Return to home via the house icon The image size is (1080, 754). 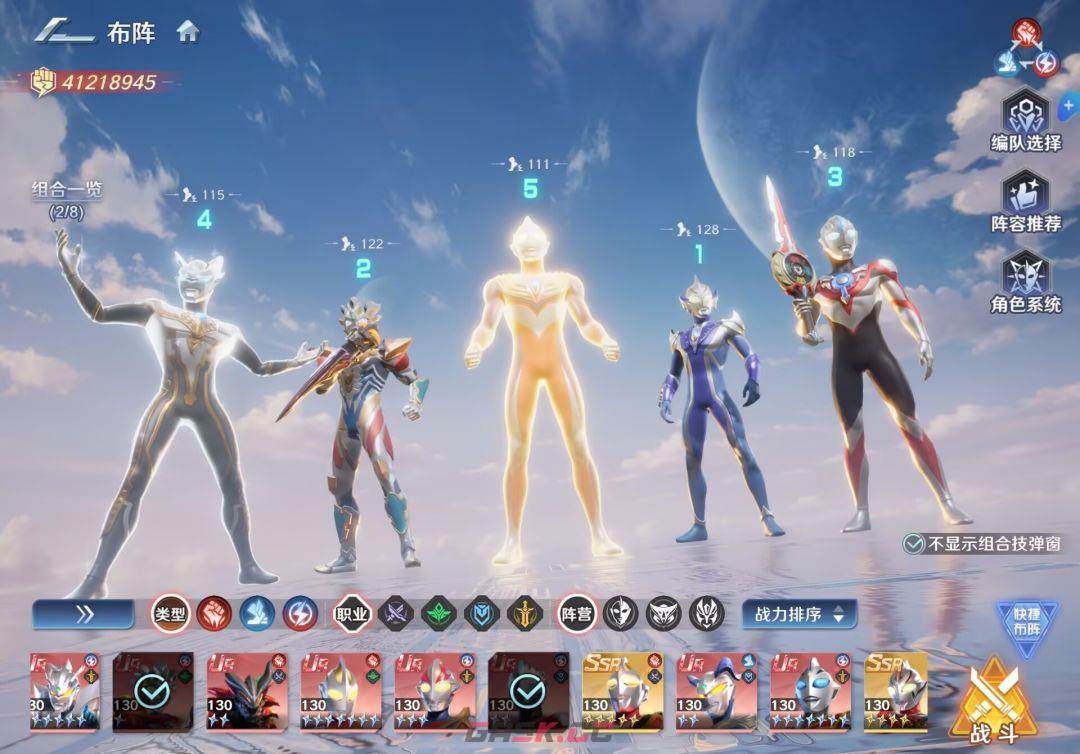click(x=188, y=31)
